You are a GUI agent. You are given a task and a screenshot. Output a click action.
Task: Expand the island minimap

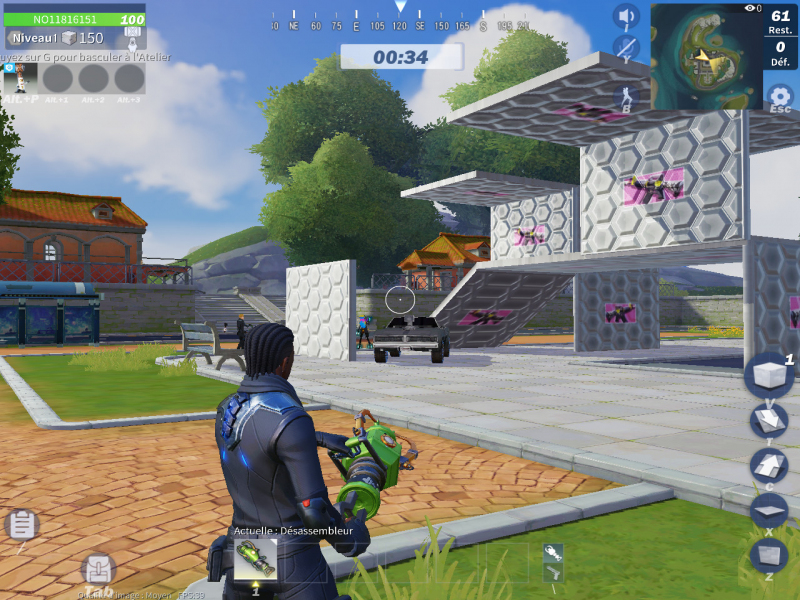[706, 55]
